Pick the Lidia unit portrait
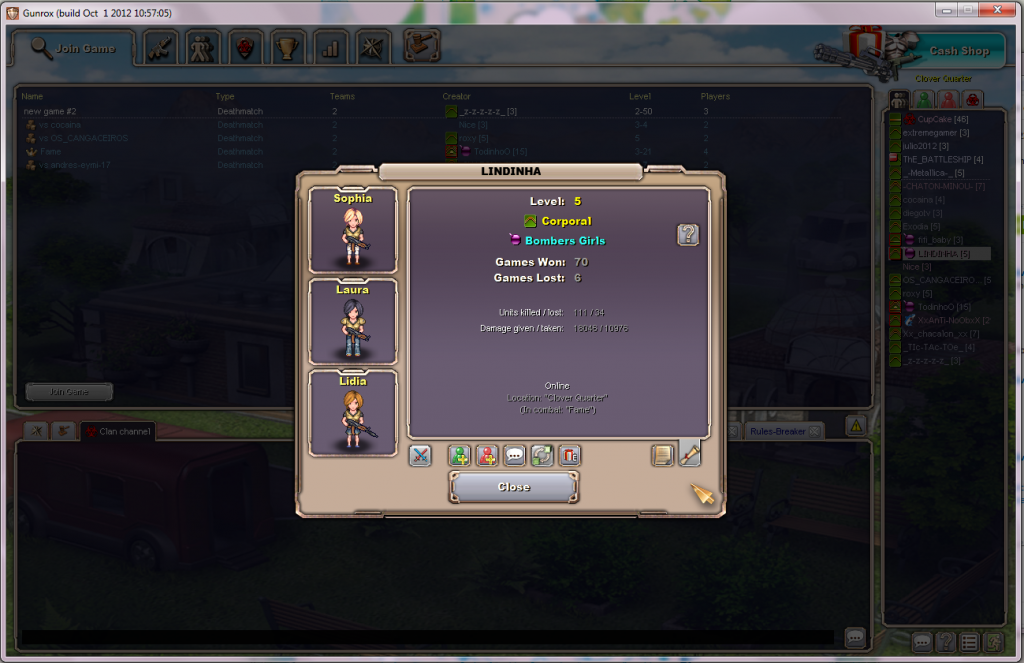This screenshot has width=1024, height=663. 353,413
